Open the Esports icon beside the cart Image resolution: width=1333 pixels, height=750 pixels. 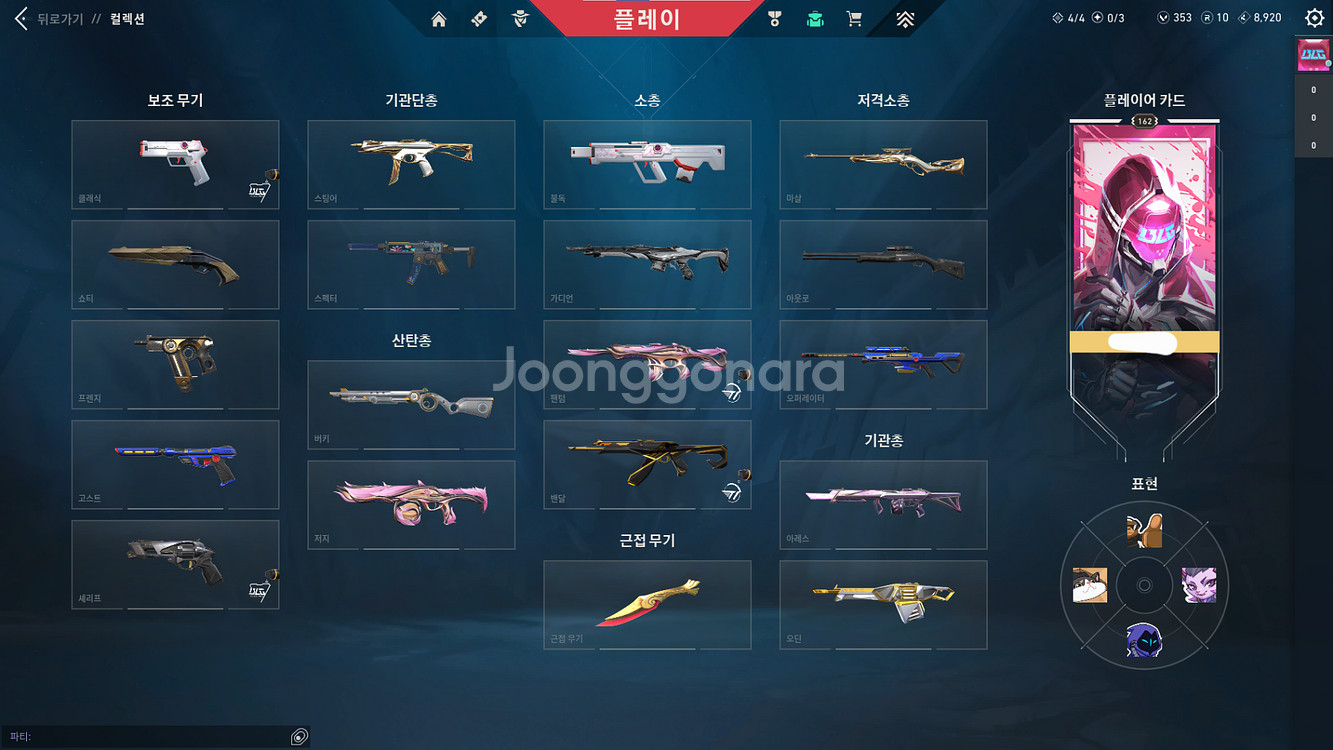point(906,17)
